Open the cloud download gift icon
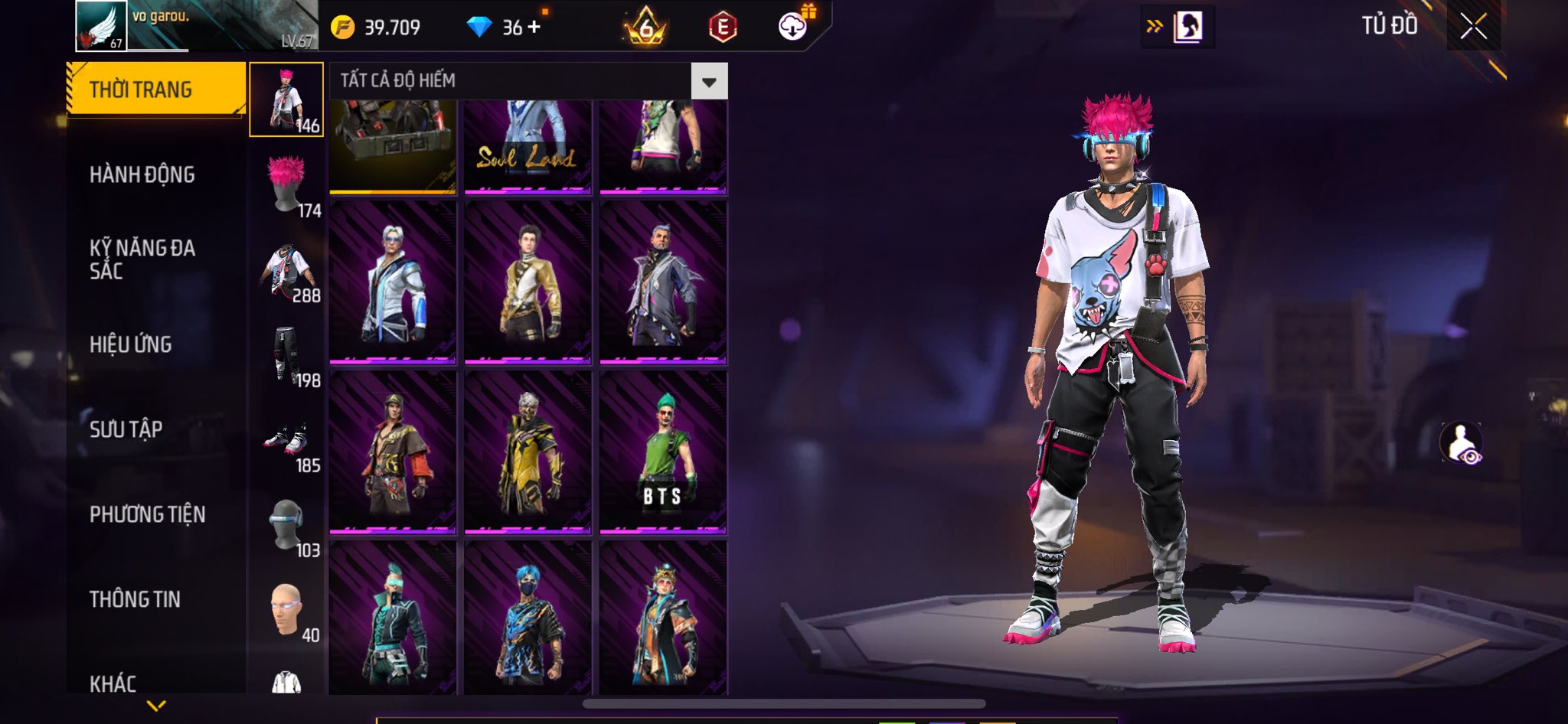This screenshot has width=1568, height=724. (x=794, y=26)
